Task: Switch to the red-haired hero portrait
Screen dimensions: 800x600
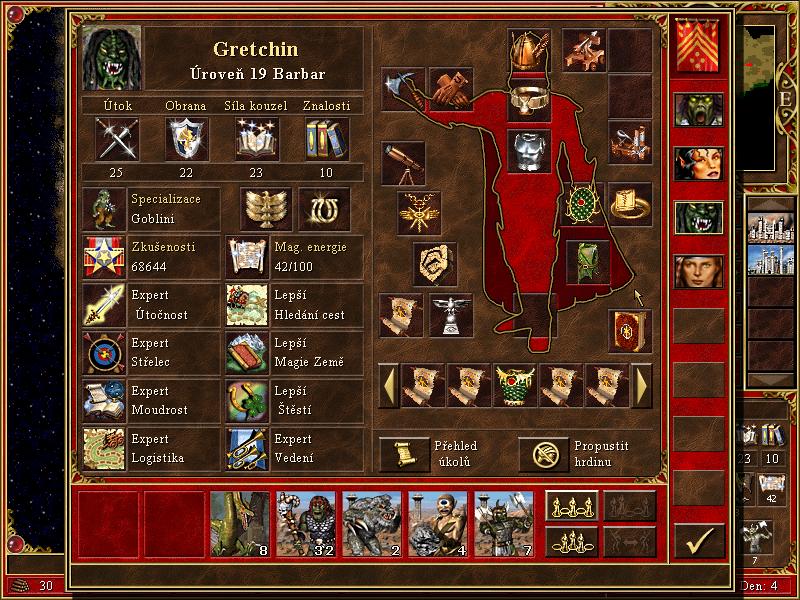Action: (697, 163)
